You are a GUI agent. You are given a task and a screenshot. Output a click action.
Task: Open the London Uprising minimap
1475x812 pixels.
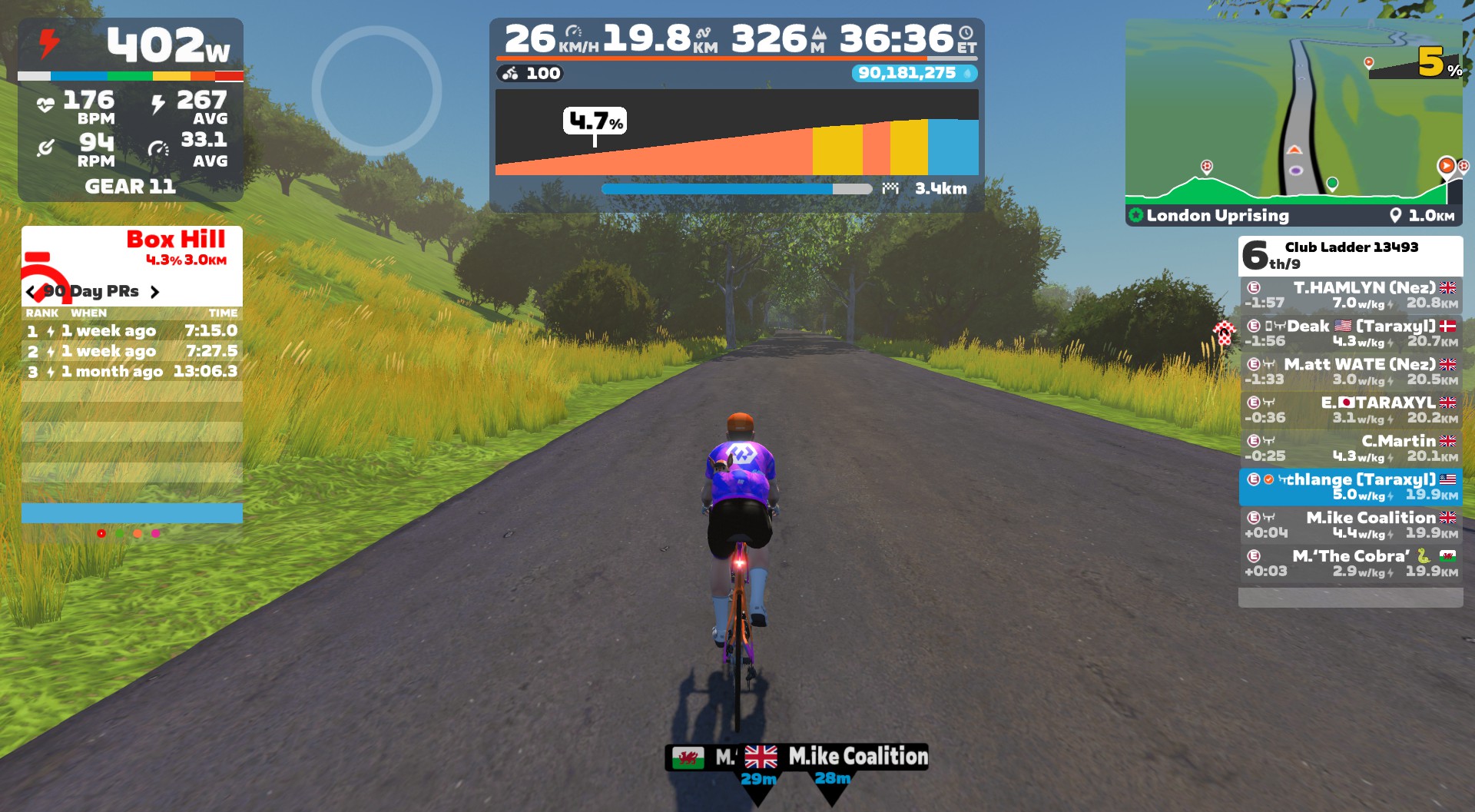pos(1294,121)
